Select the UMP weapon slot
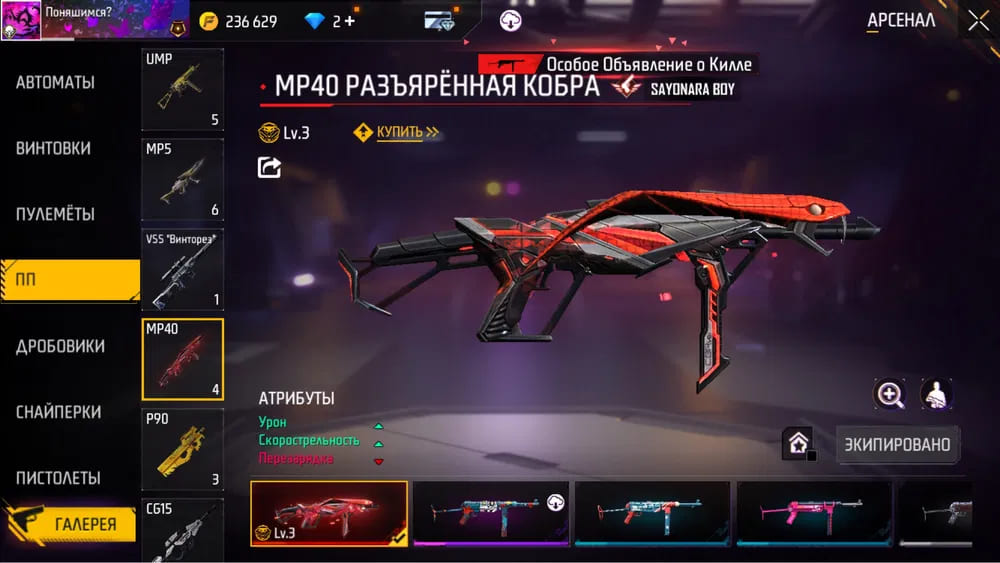The image size is (1000, 563). (x=182, y=89)
